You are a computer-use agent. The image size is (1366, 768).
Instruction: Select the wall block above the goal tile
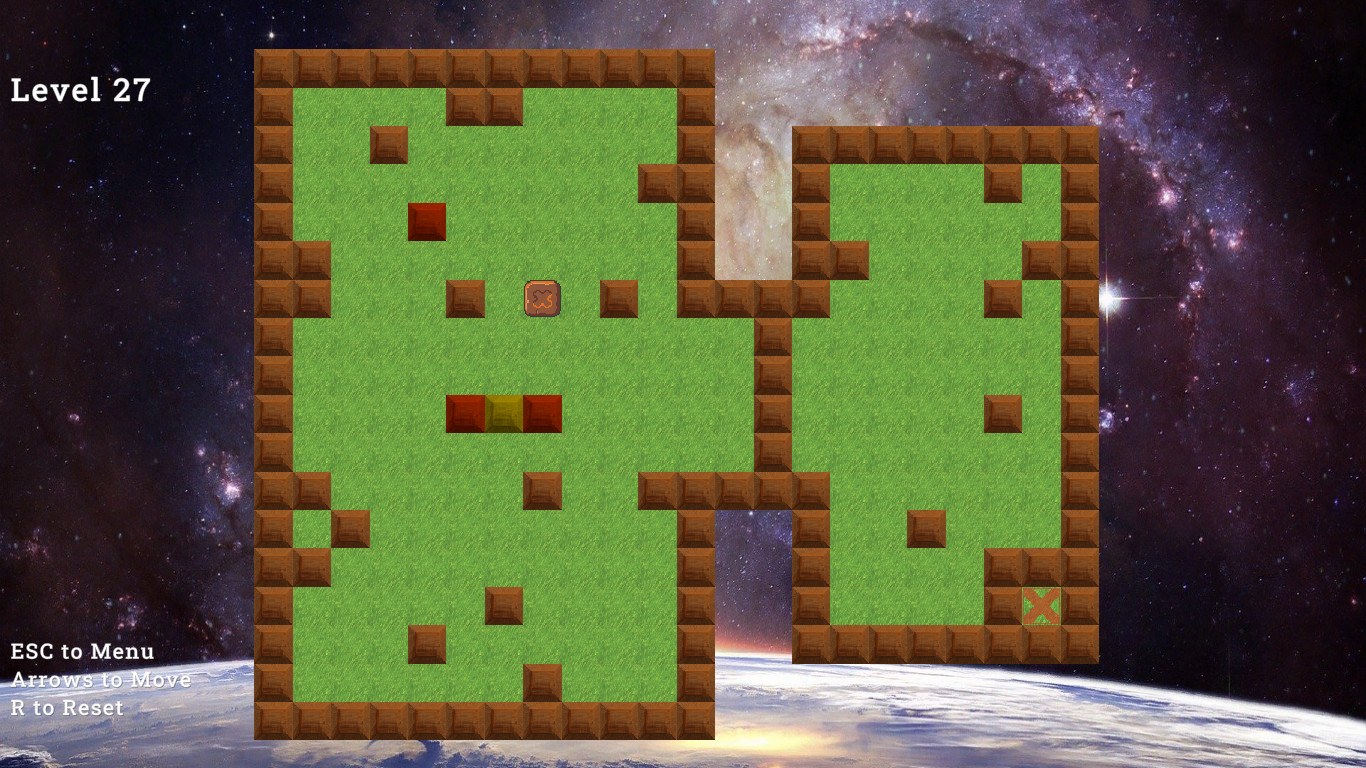click(x=1042, y=567)
